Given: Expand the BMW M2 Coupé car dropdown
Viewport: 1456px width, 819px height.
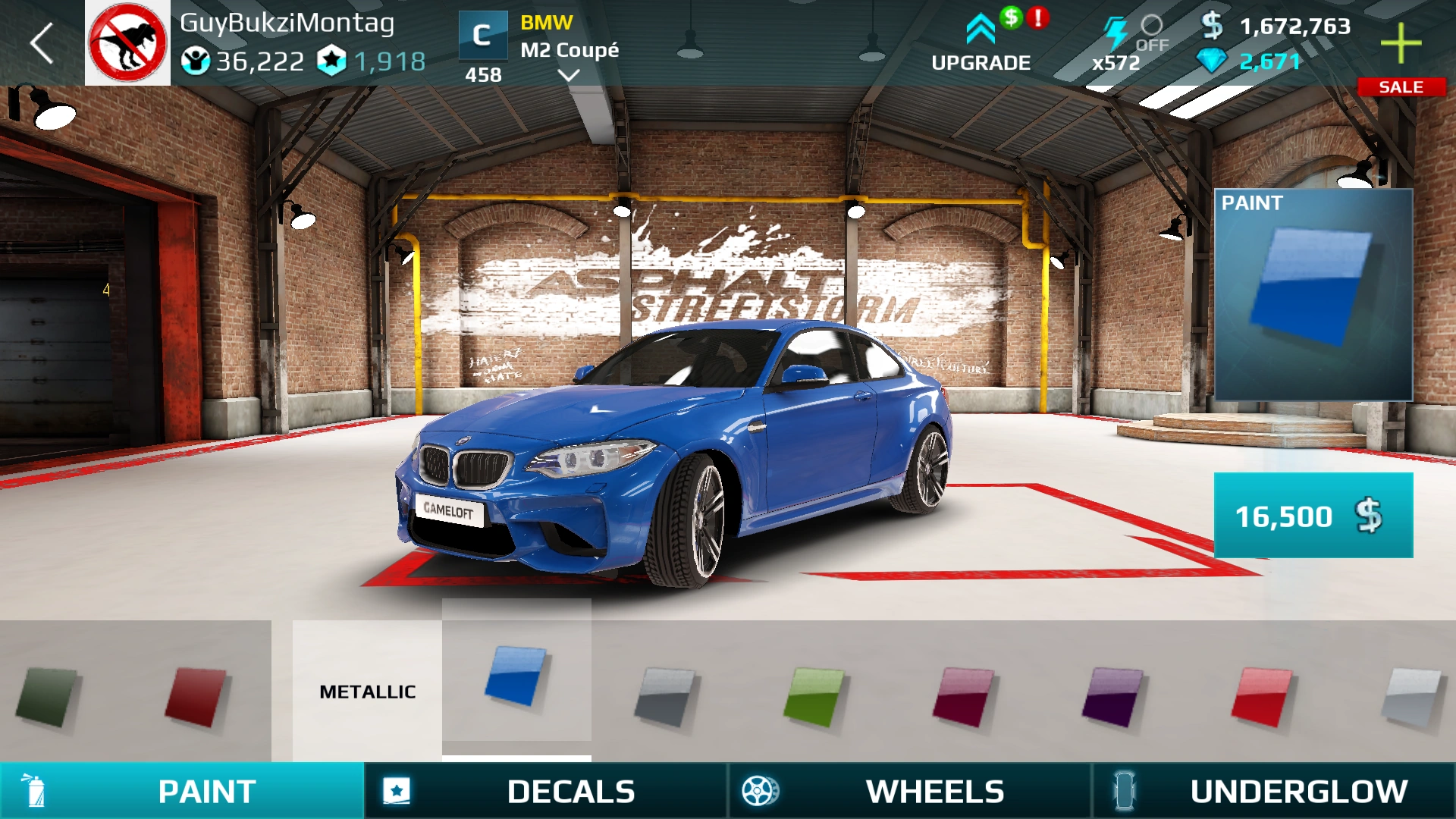Looking at the screenshot, I should 568,74.
